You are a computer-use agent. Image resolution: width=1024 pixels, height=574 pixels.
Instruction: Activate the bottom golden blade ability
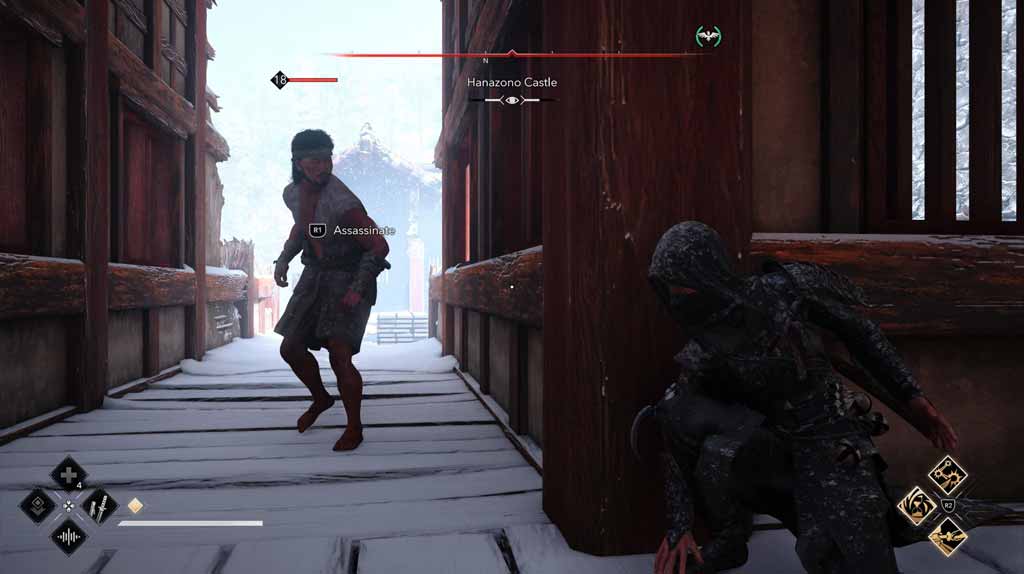947,537
